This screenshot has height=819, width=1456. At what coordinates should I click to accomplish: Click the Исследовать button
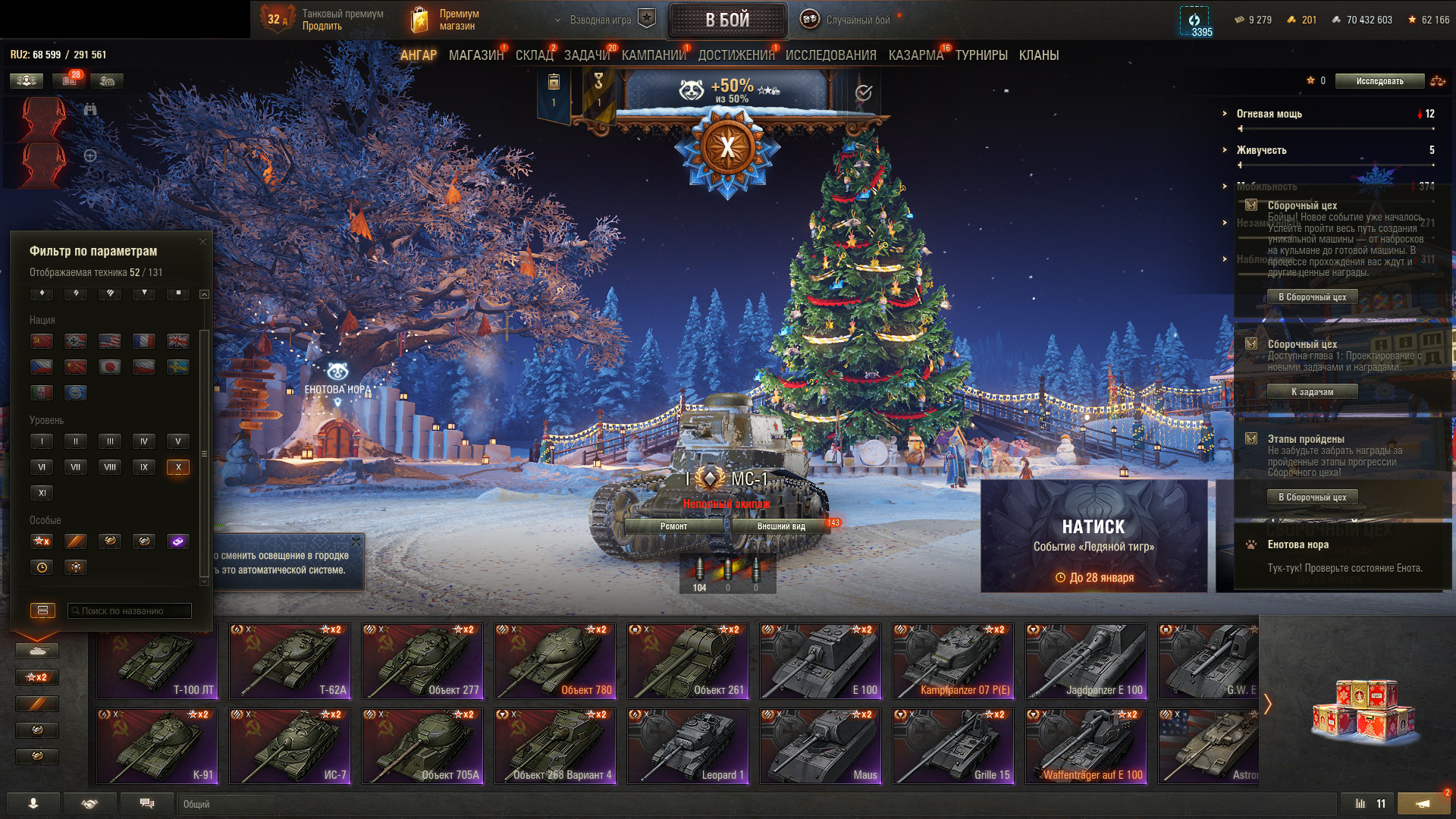1379,81
